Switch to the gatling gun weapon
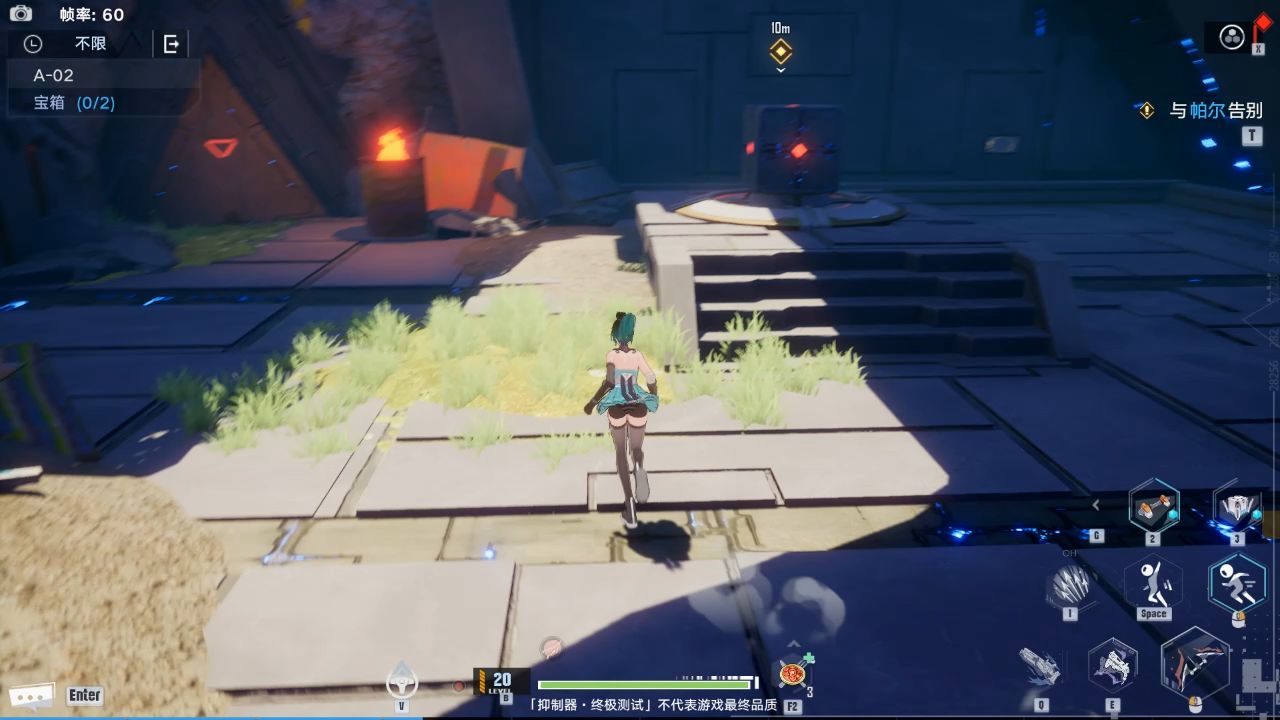This screenshot has width=1280, height=720. (x=1040, y=665)
